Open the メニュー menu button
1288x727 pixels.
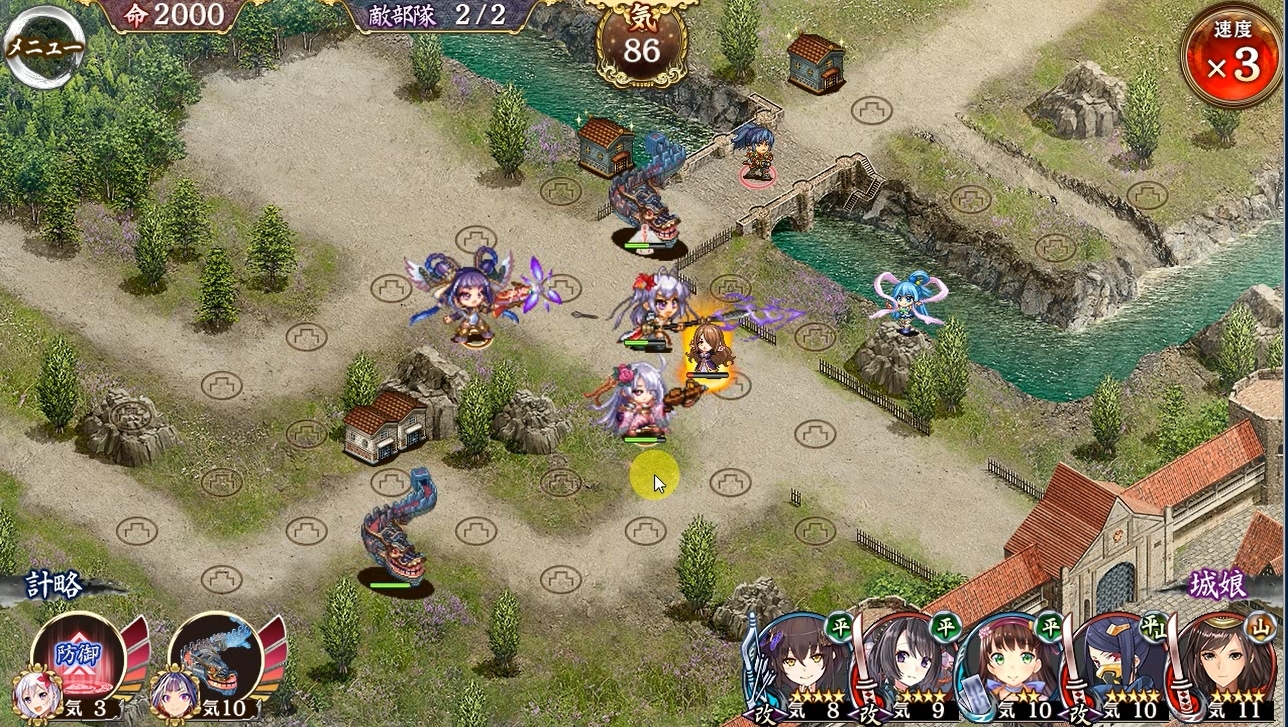(x=44, y=49)
